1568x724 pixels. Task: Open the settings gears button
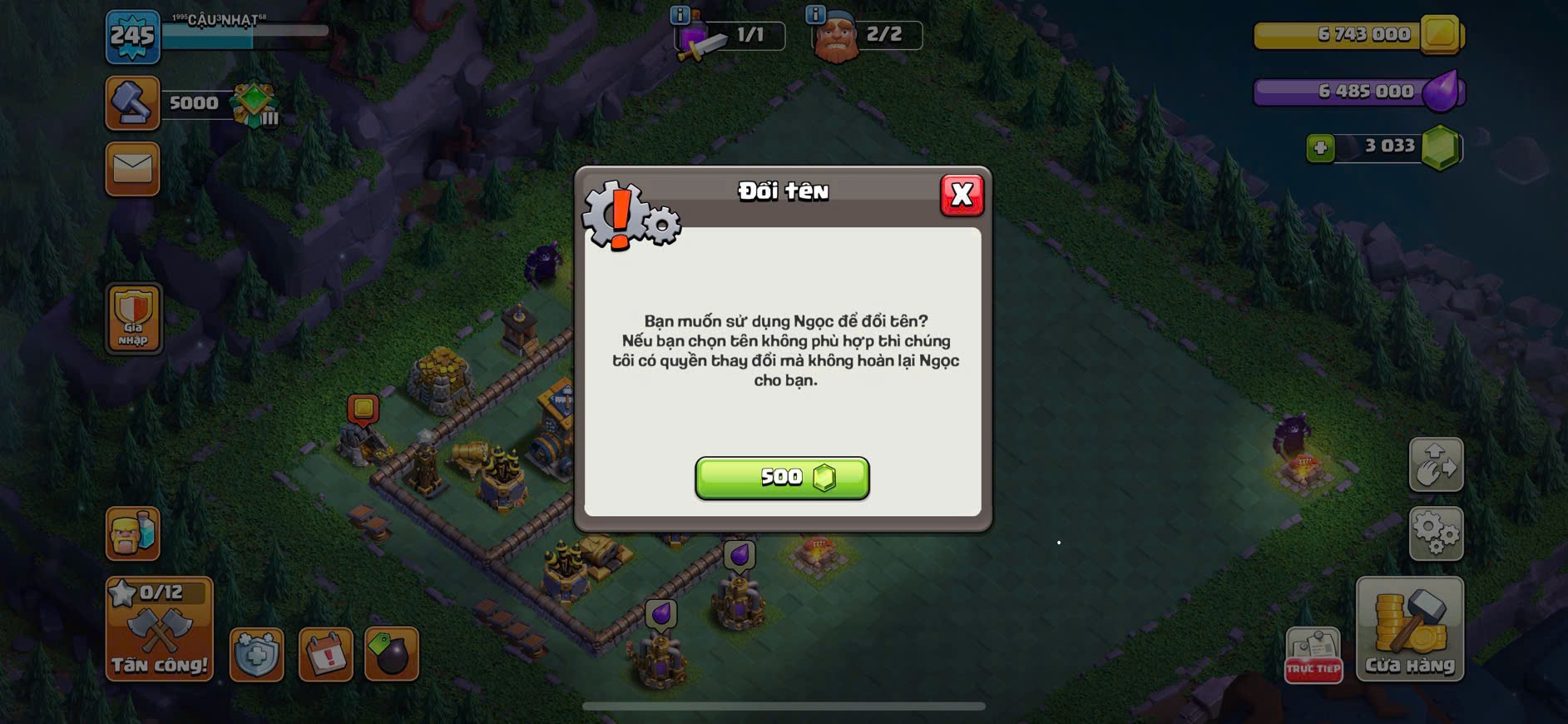tap(1436, 533)
